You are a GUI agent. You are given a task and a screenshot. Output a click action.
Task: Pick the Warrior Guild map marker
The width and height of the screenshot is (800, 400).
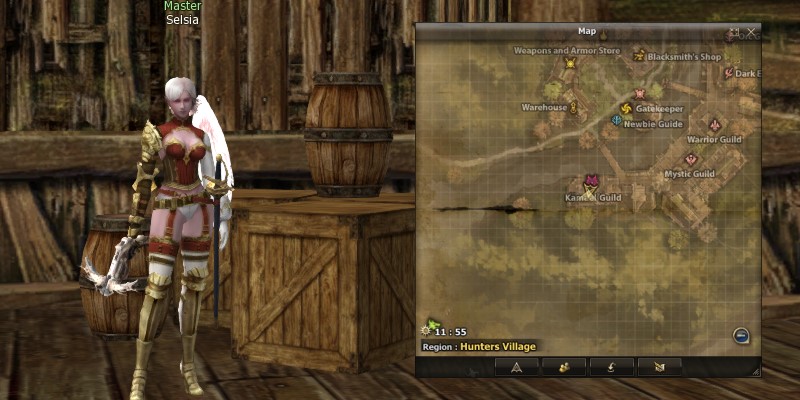714,126
